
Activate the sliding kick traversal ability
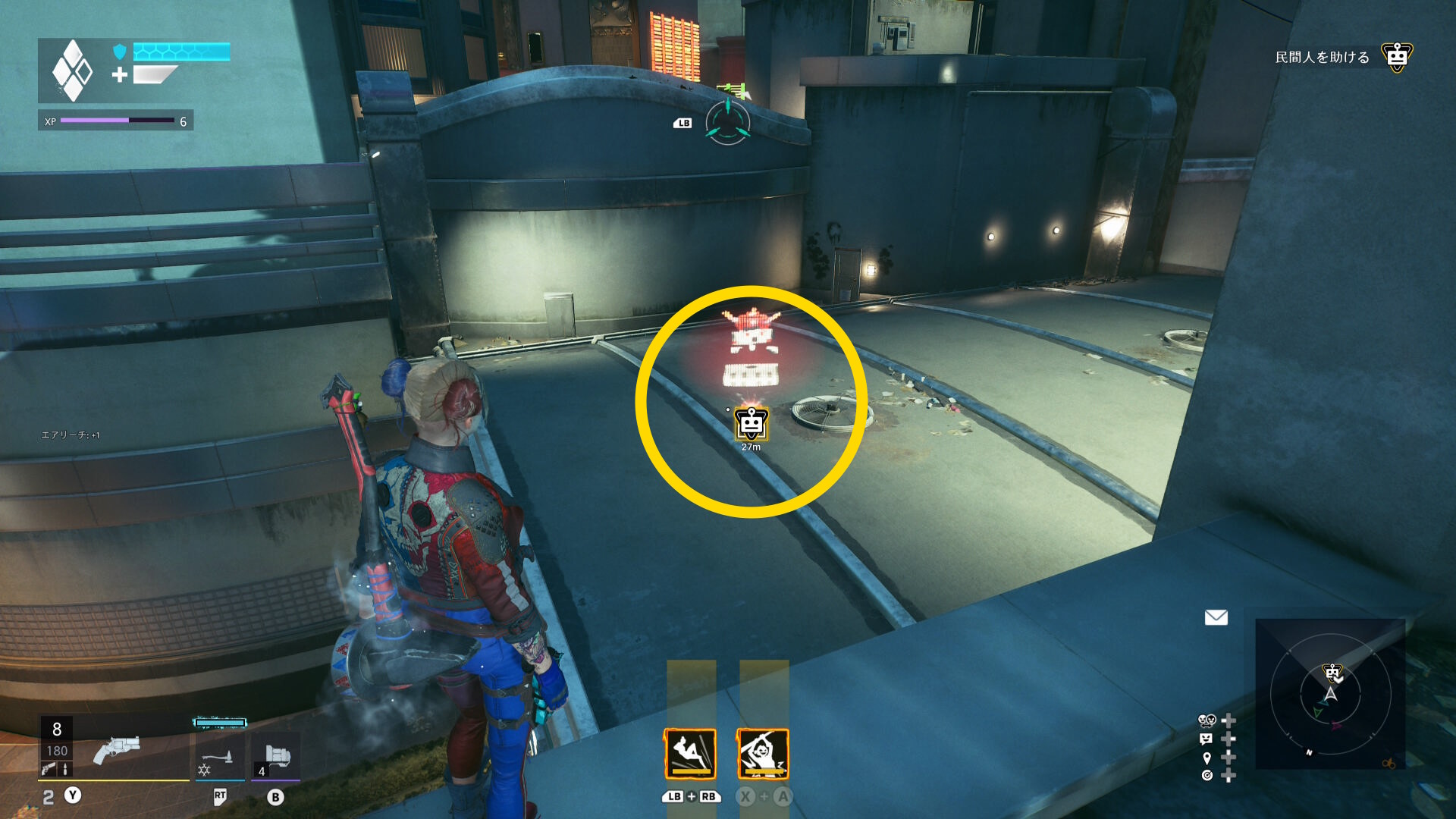pyautogui.click(x=690, y=754)
